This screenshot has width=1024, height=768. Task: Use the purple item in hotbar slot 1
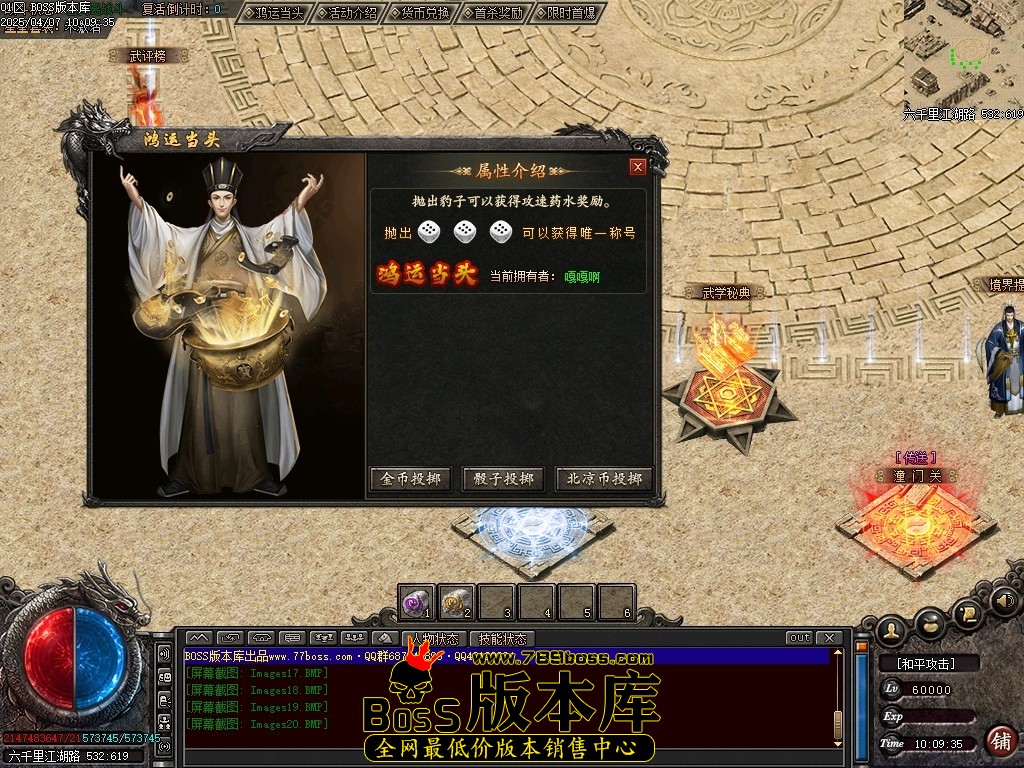click(x=416, y=602)
